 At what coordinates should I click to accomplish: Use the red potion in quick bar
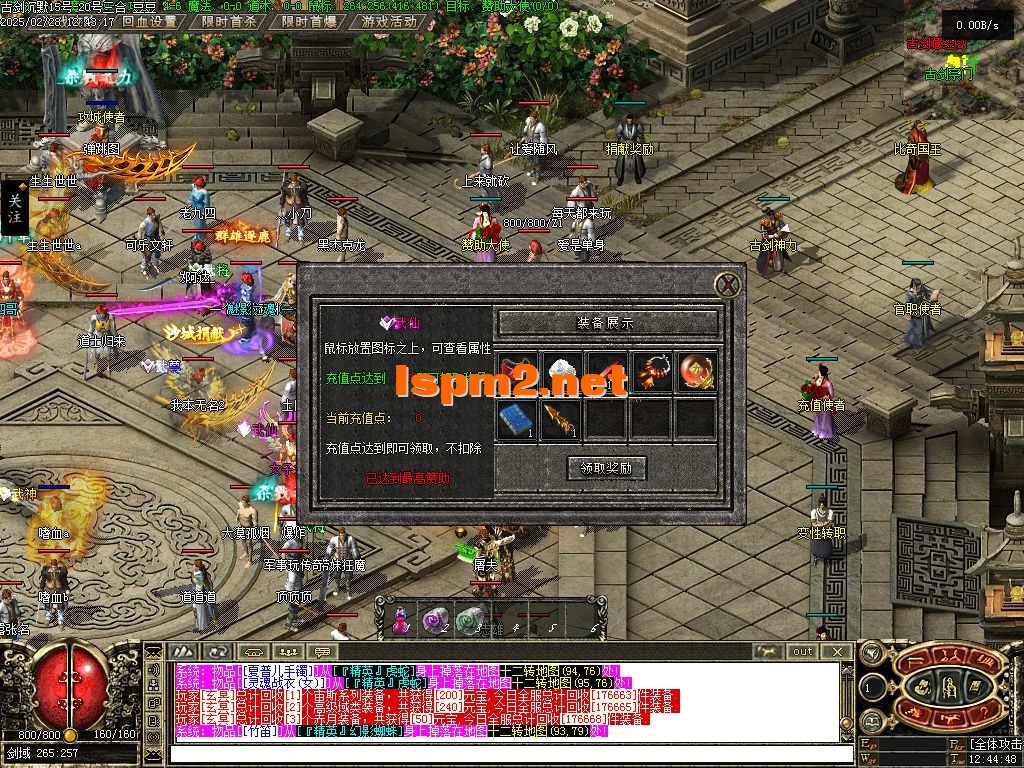[x=400, y=621]
